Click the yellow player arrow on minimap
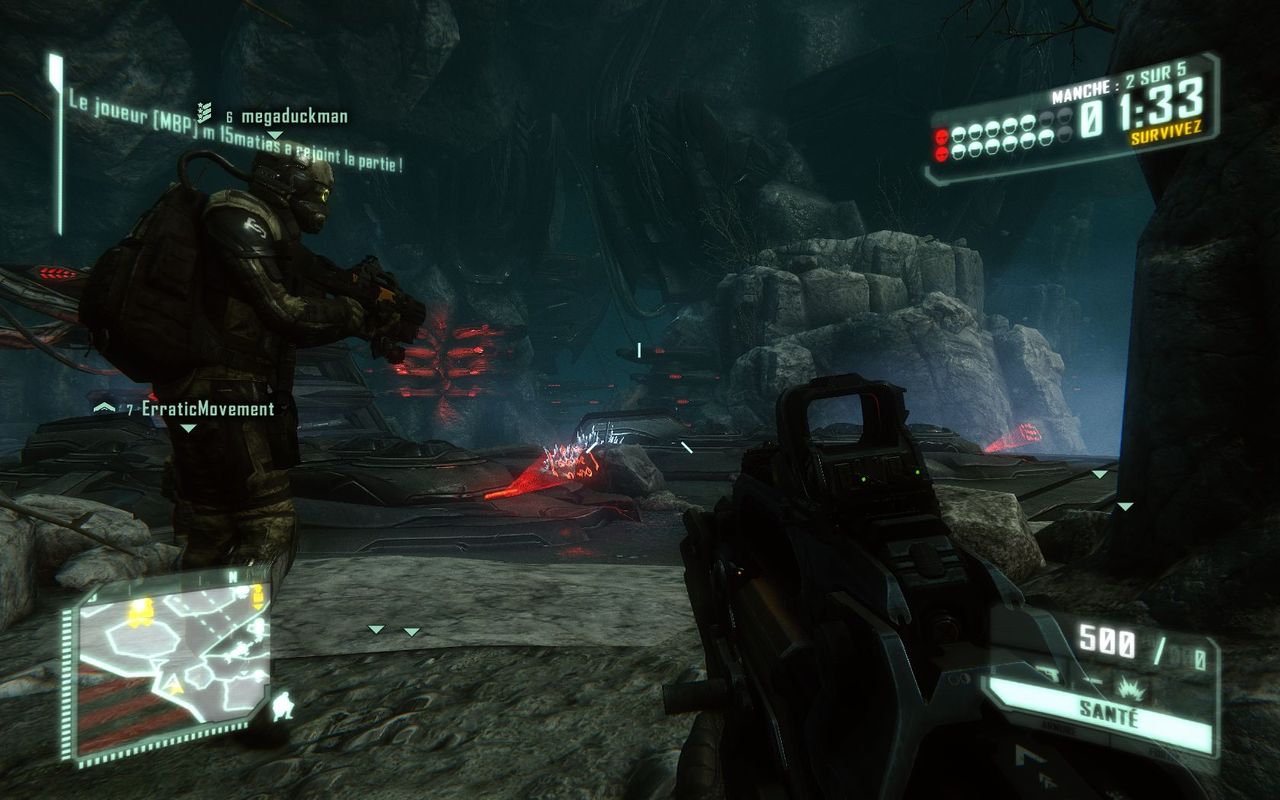1280x800 pixels. [x=176, y=684]
